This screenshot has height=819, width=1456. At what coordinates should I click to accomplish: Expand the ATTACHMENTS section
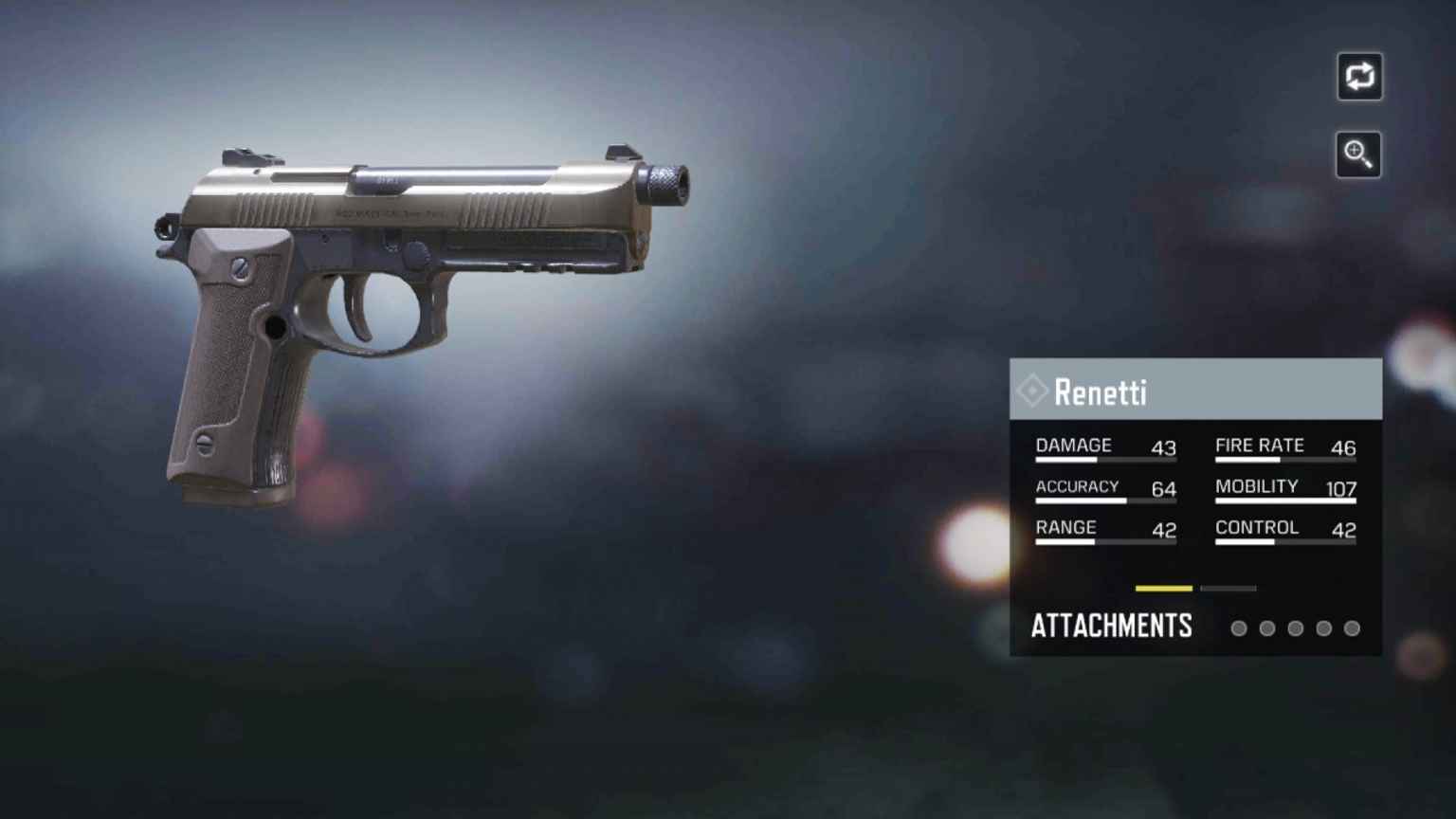click(x=1111, y=626)
